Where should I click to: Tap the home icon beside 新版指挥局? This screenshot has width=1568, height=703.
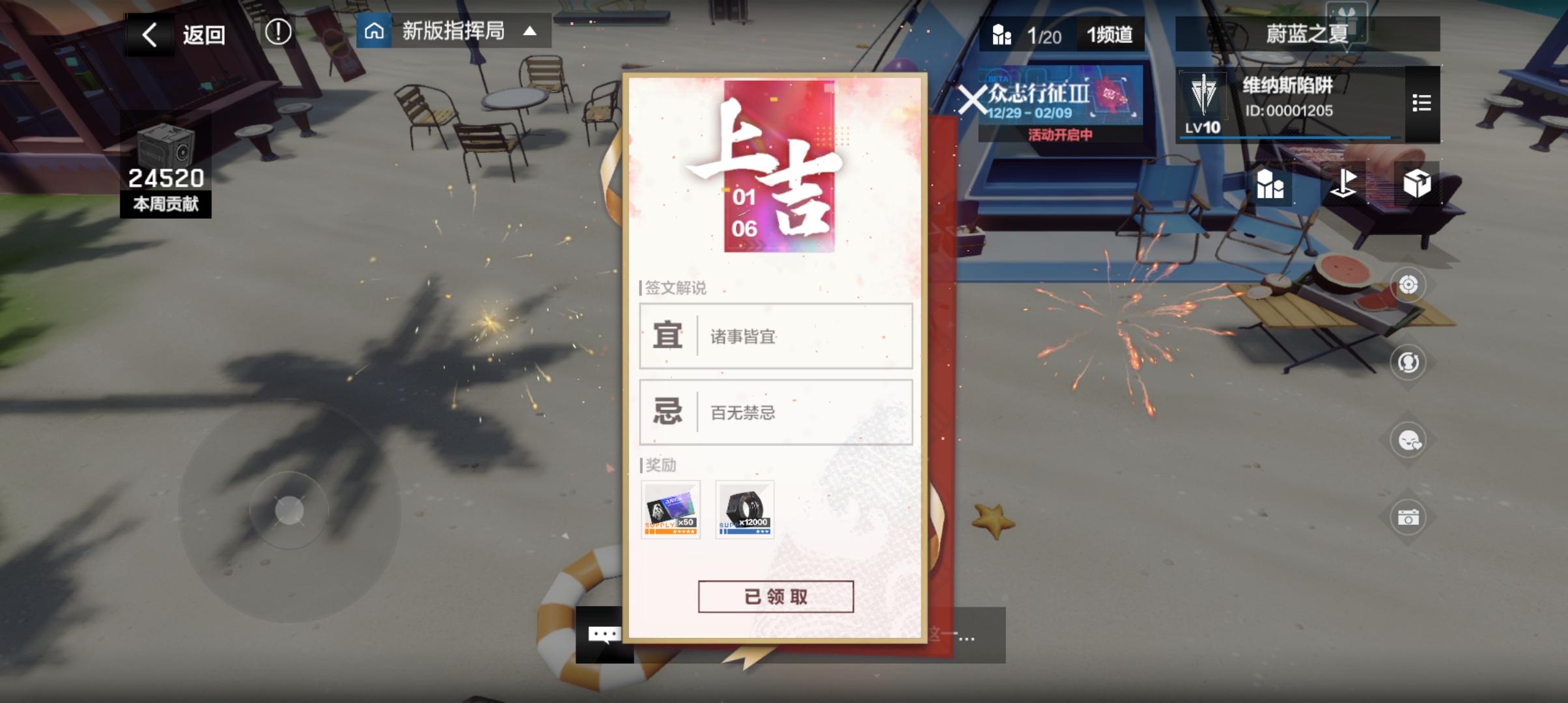coord(375,32)
